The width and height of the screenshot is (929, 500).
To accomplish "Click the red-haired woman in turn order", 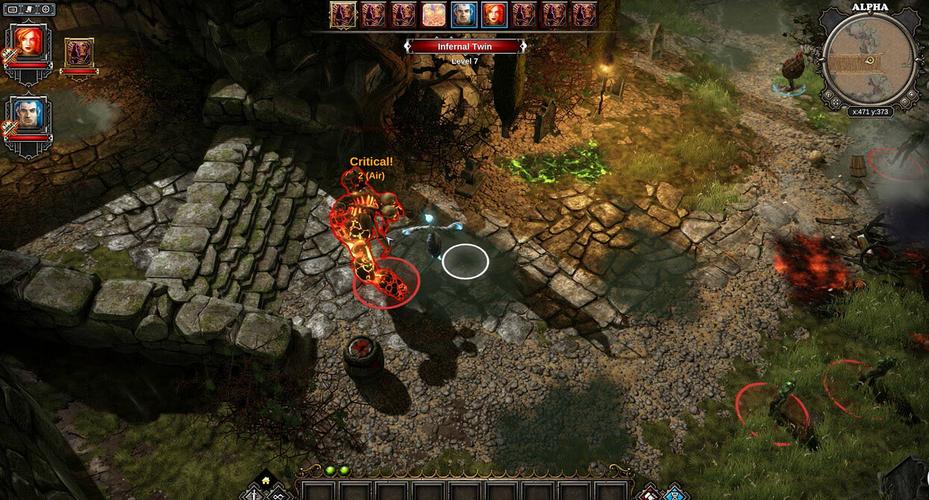I will click(494, 14).
